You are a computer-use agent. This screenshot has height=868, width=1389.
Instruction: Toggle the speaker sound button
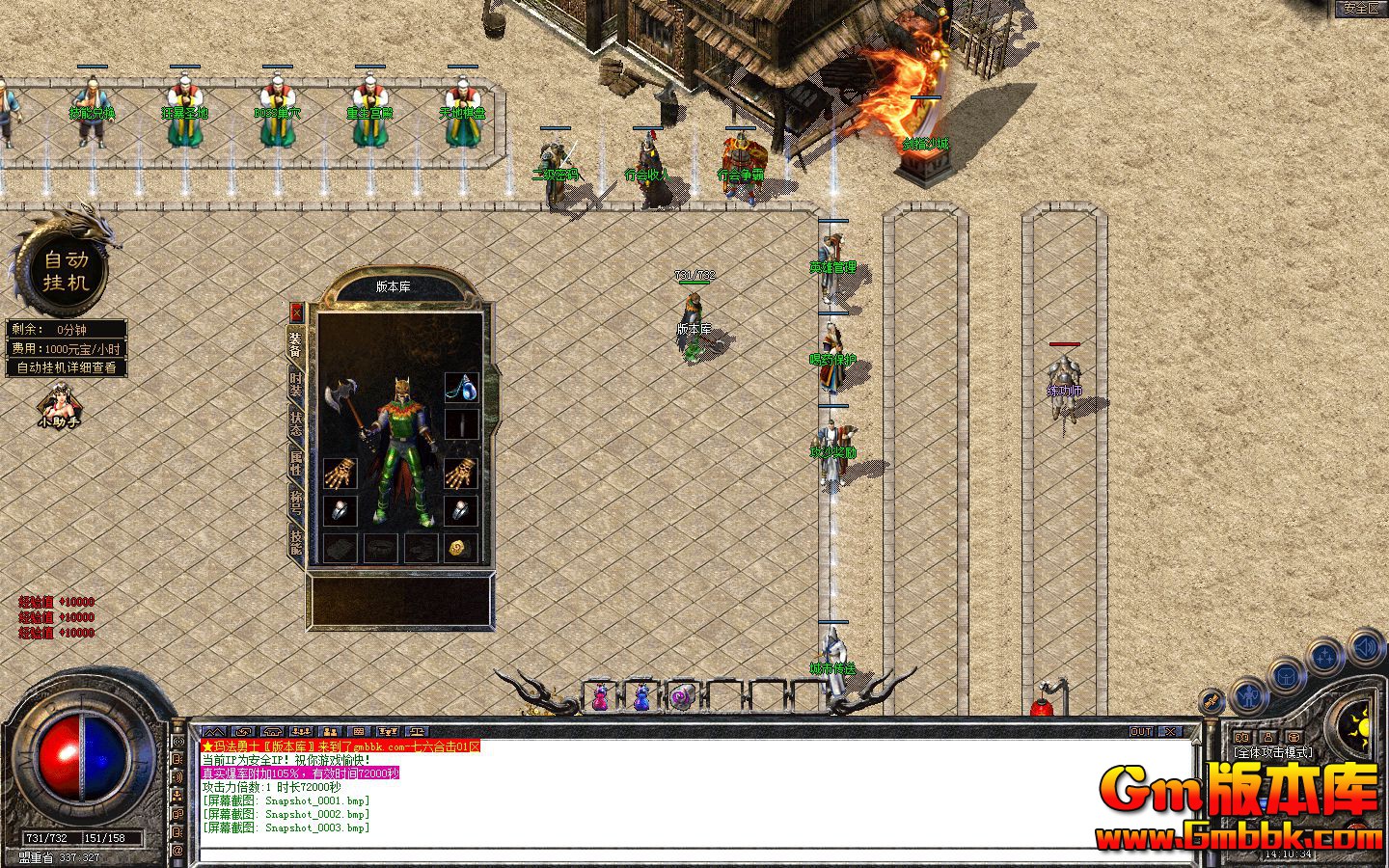[1365, 646]
